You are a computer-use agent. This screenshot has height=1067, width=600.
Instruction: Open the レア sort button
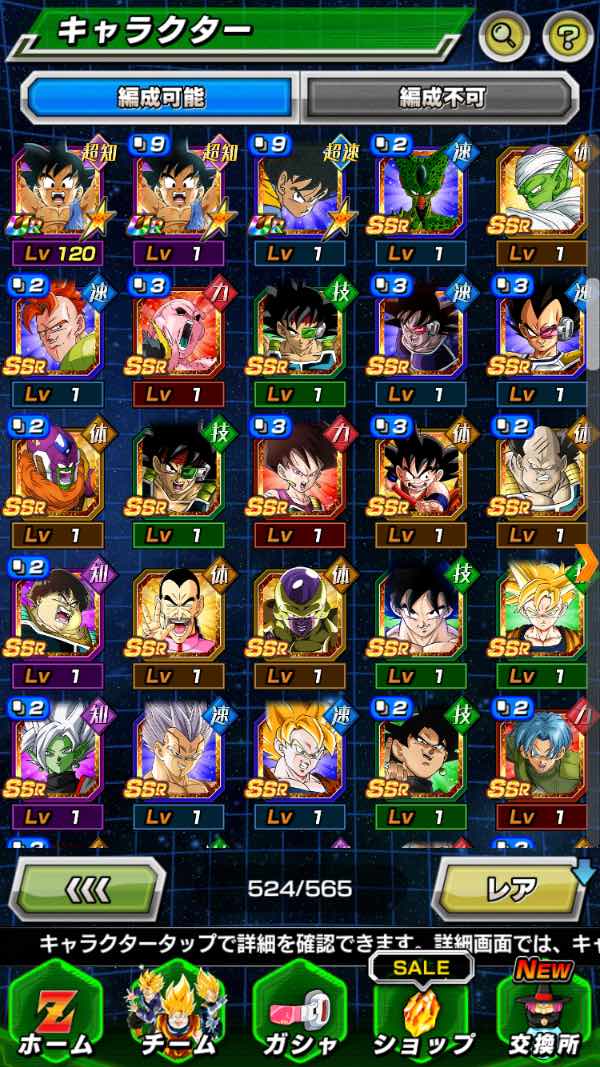click(510, 888)
